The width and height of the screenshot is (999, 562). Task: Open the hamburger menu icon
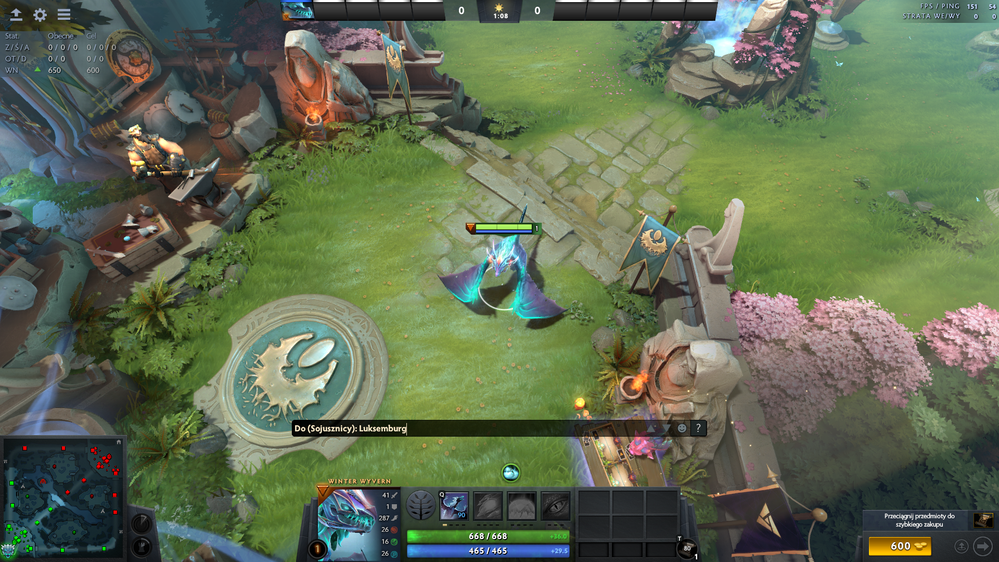(64, 15)
